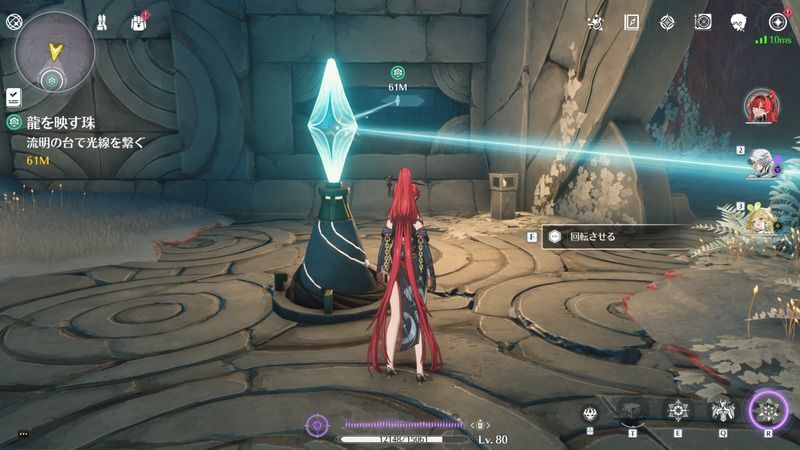
Task: Open the character head icon in top bar
Action: 738,22
